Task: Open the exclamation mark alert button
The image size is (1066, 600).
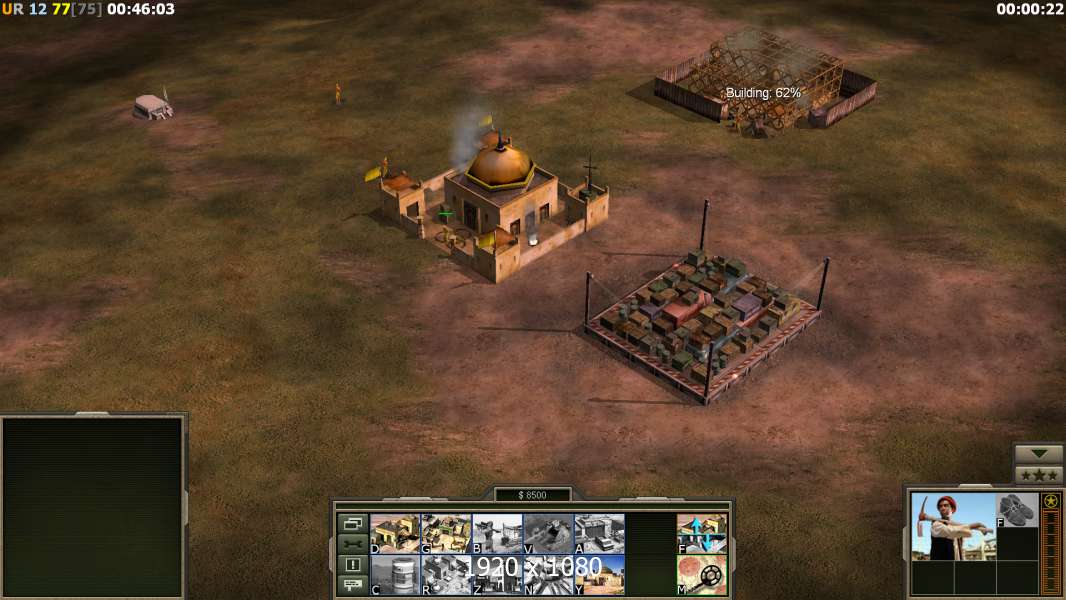Action: point(352,565)
